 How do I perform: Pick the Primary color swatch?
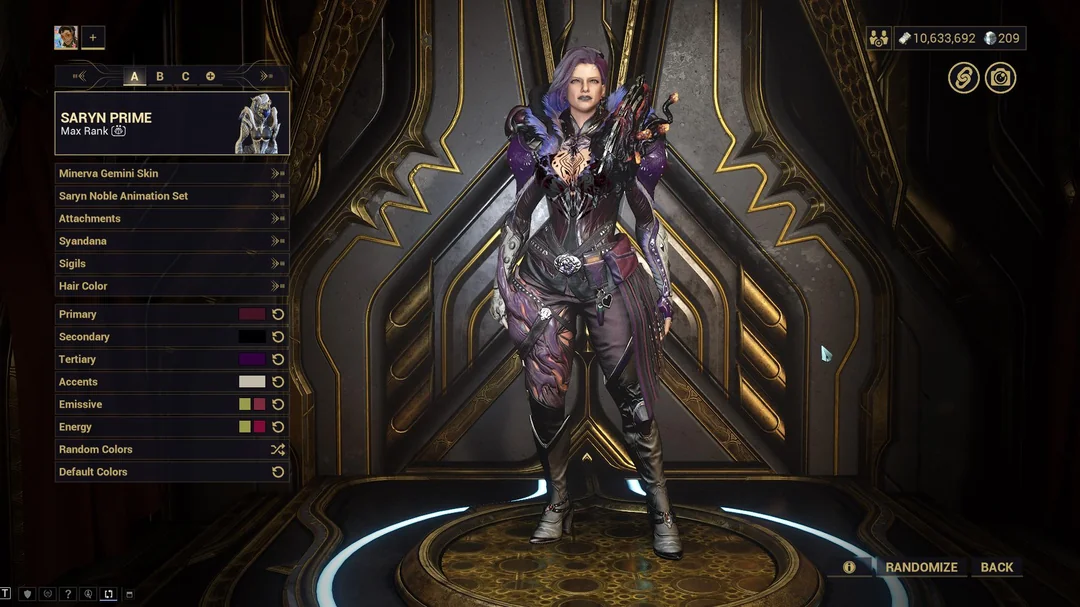(x=252, y=314)
